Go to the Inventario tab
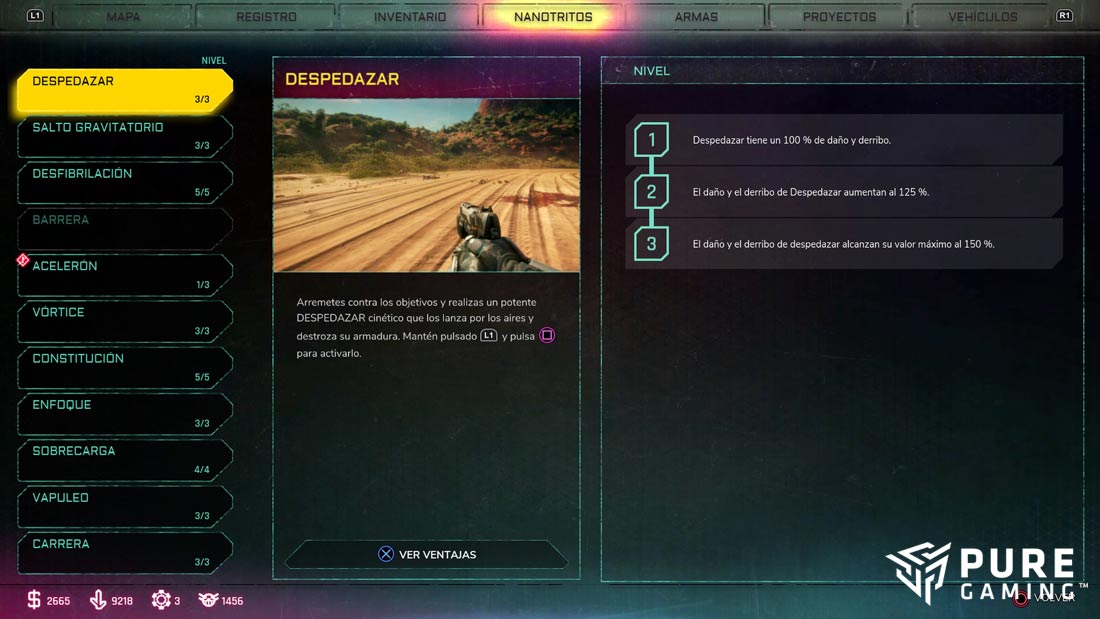Screen dimensions: 1100x619 click(x=410, y=17)
